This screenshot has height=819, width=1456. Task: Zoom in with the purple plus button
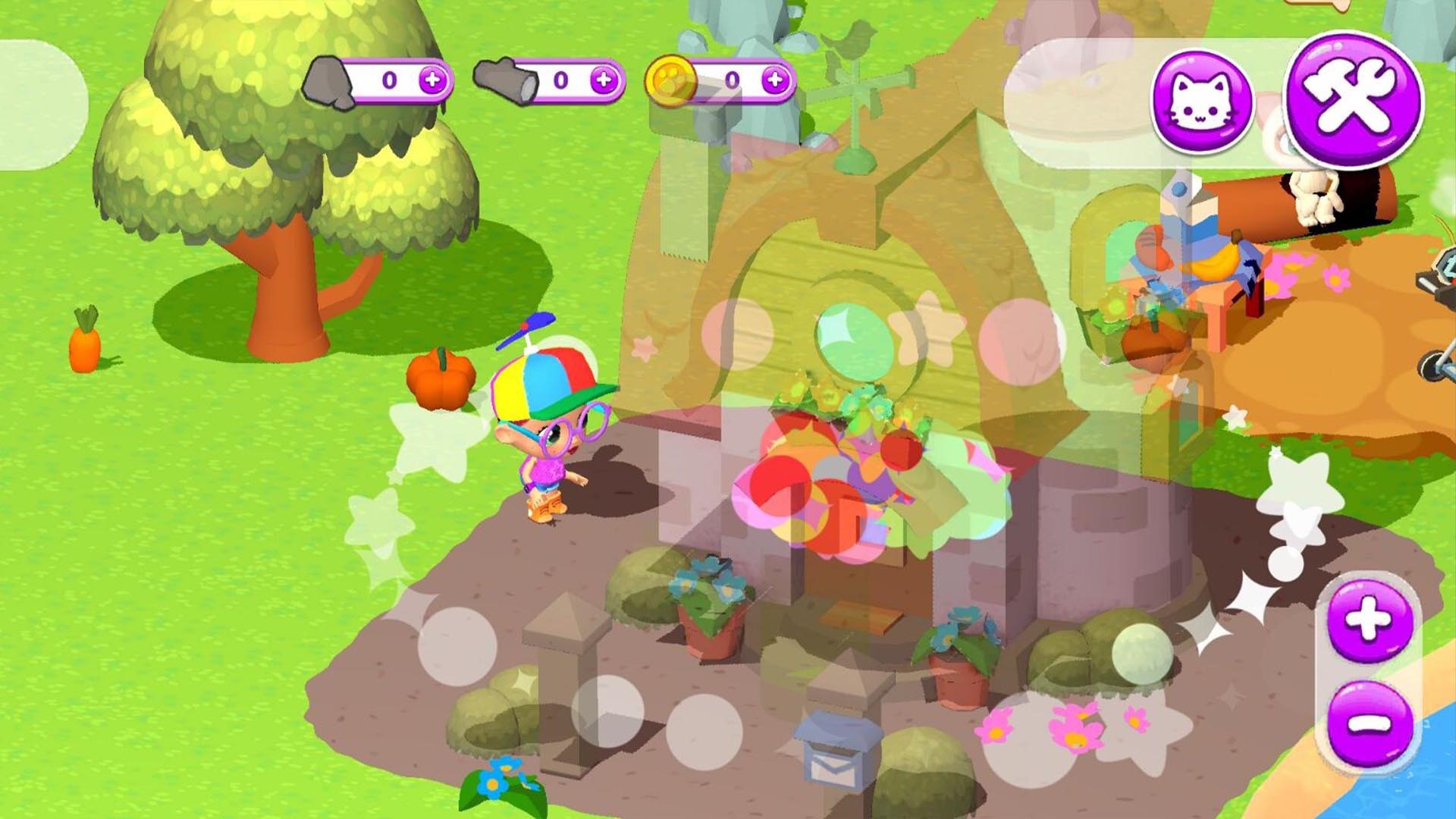1370,621
